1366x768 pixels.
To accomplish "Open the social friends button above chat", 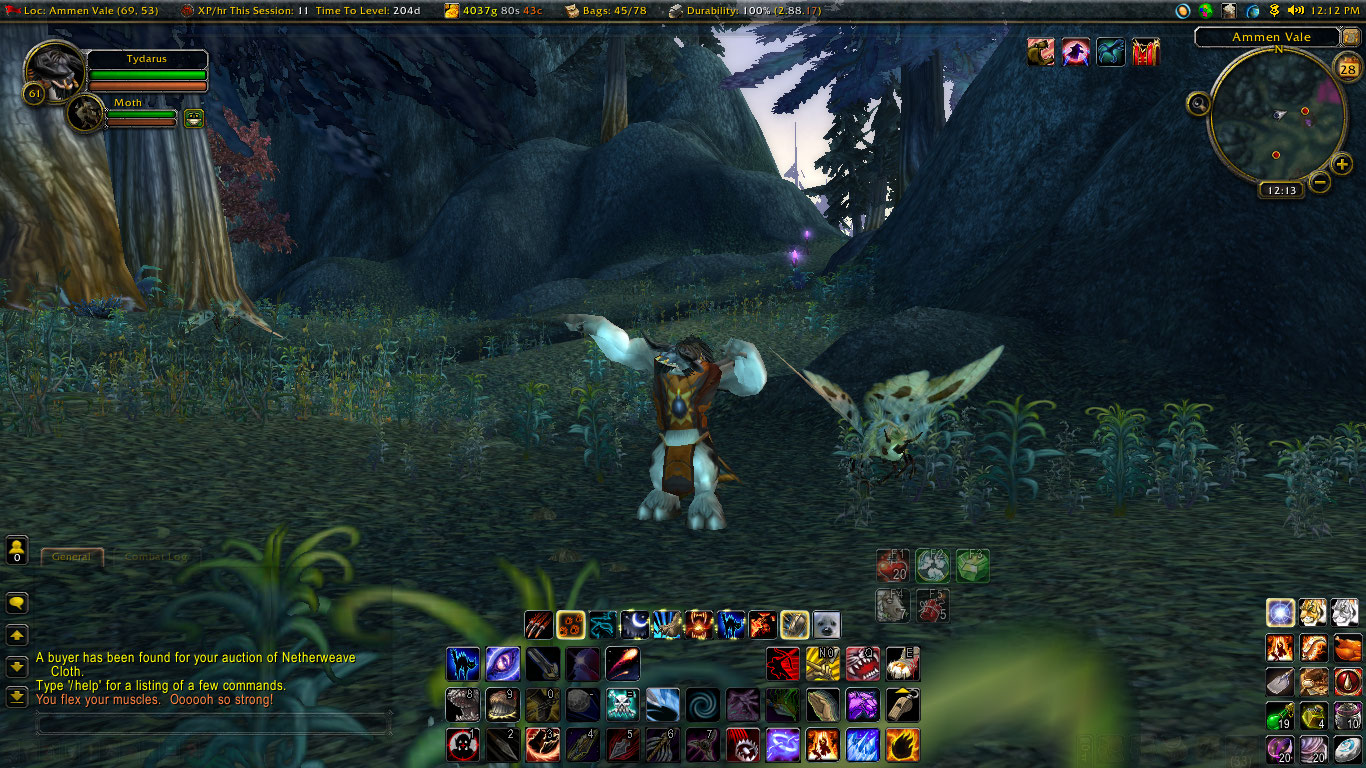I will pyautogui.click(x=17, y=549).
